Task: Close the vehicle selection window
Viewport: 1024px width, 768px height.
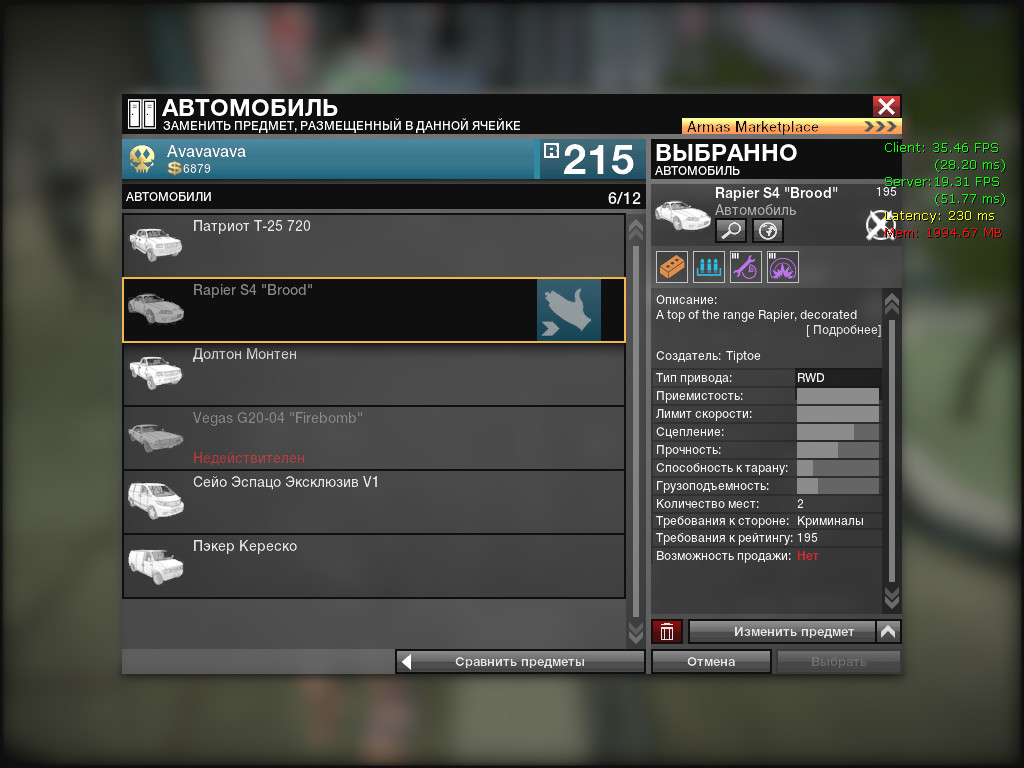Action: point(886,107)
